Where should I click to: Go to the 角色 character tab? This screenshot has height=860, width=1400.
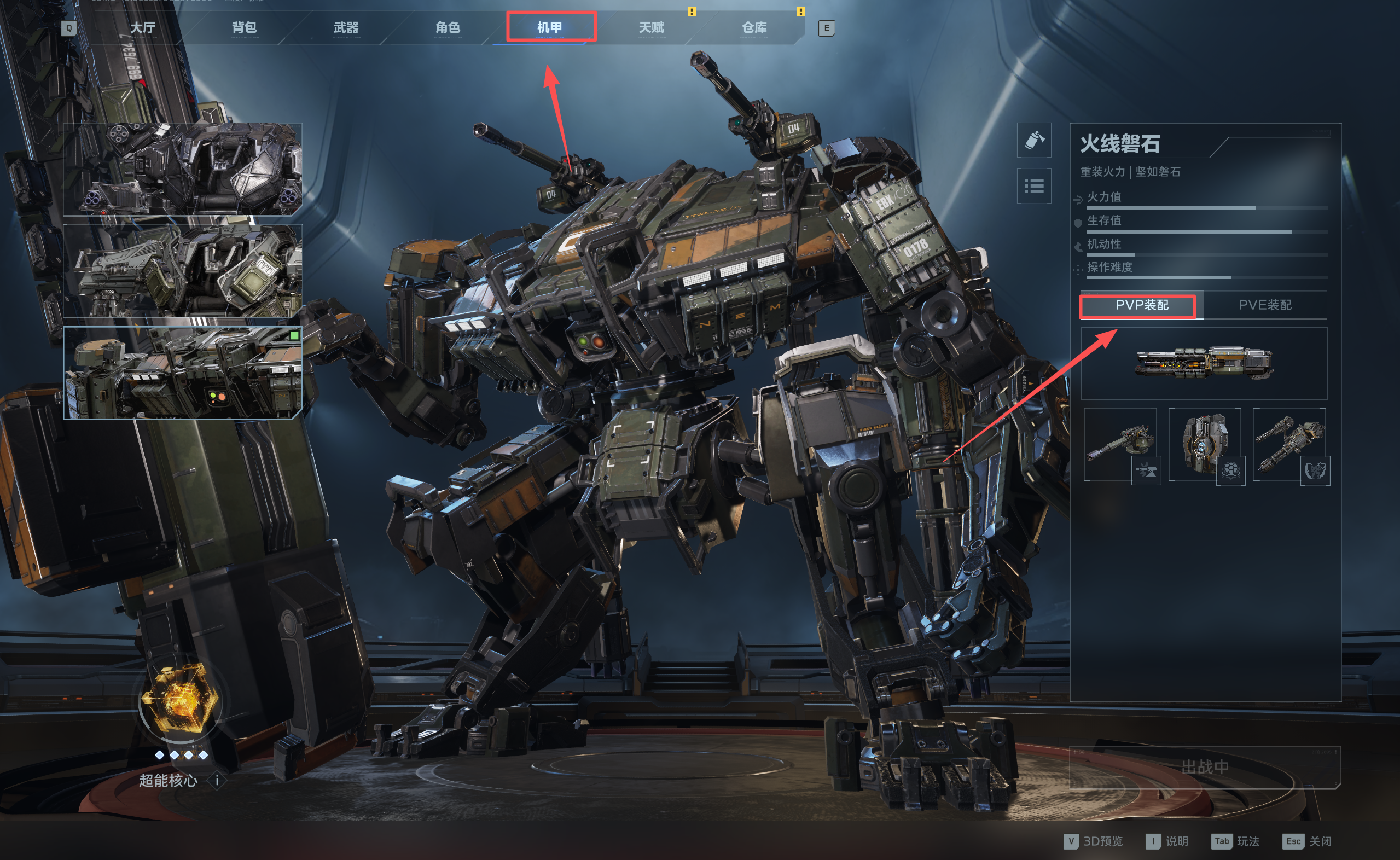[448, 27]
